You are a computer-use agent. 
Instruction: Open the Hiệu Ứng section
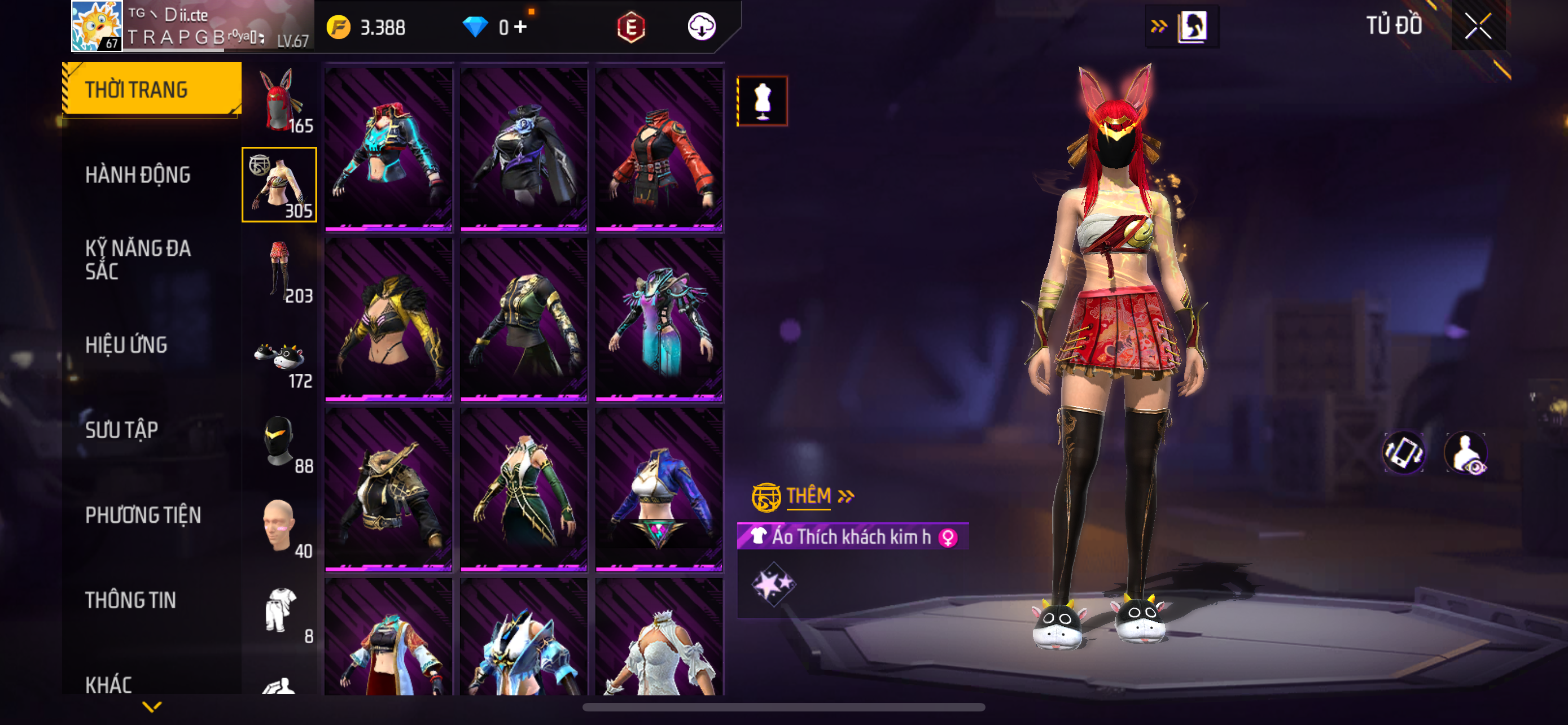(x=126, y=344)
